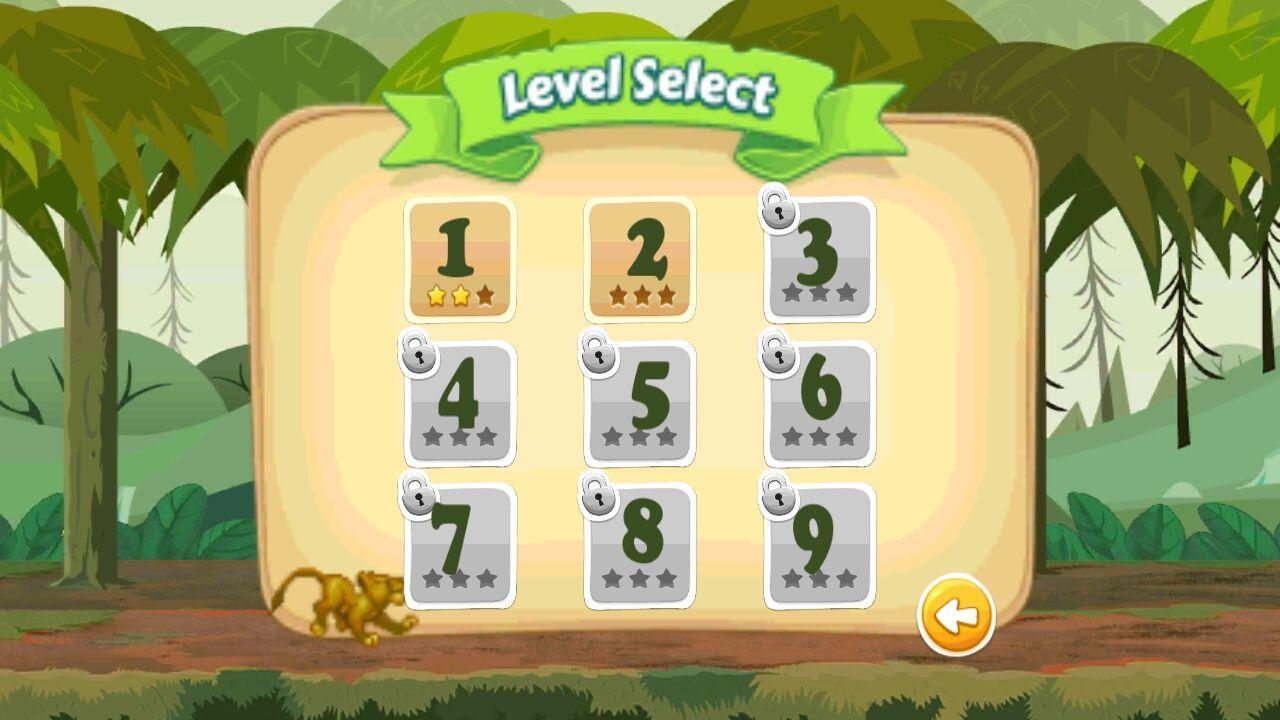This screenshot has height=720, width=1280.
Task: Click the Level Select banner
Action: pyautogui.click(x=640, y=88)
